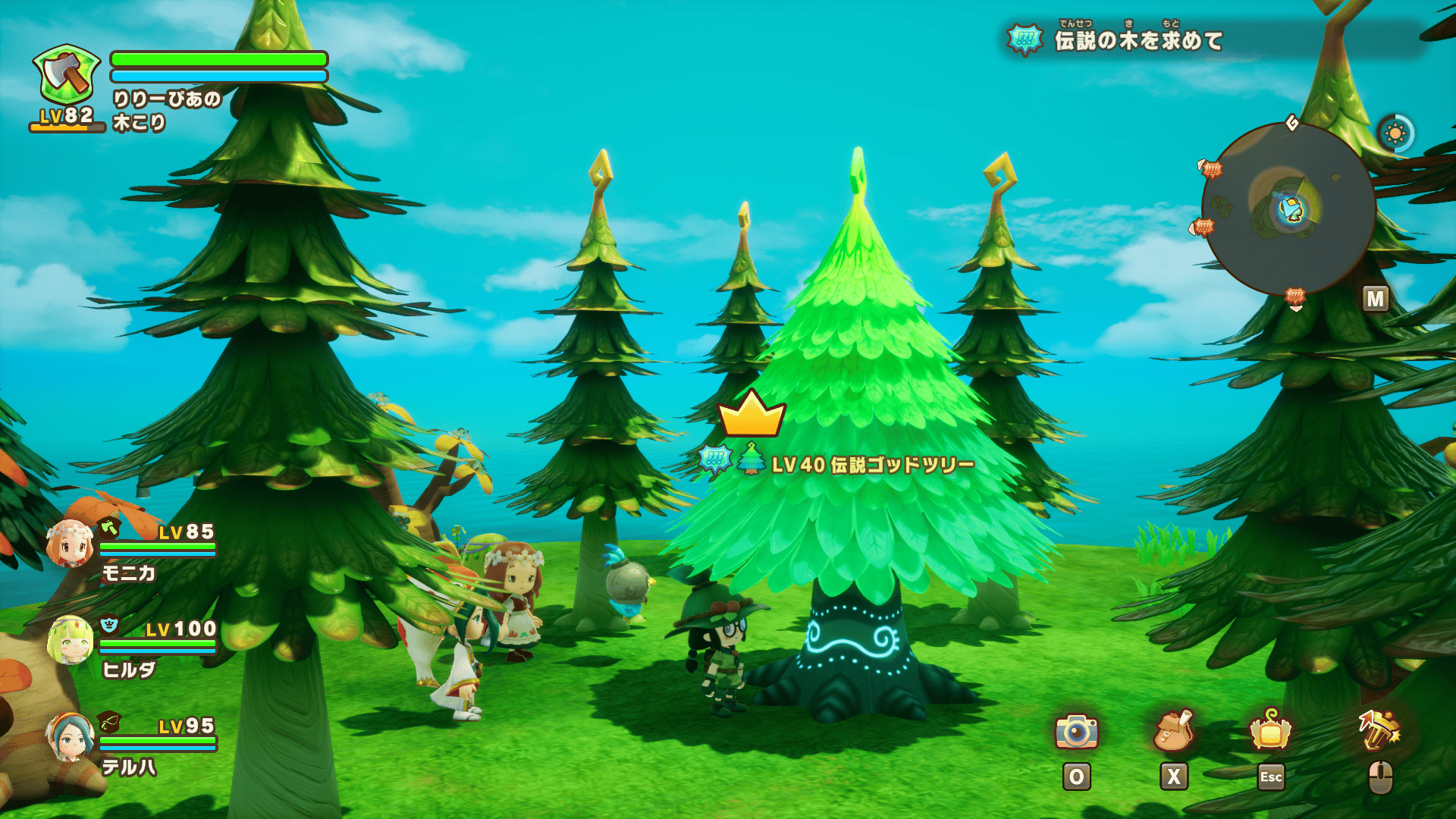Select party member ヒルダ portrait
The image size is (1456, 819).
(70, 641)
